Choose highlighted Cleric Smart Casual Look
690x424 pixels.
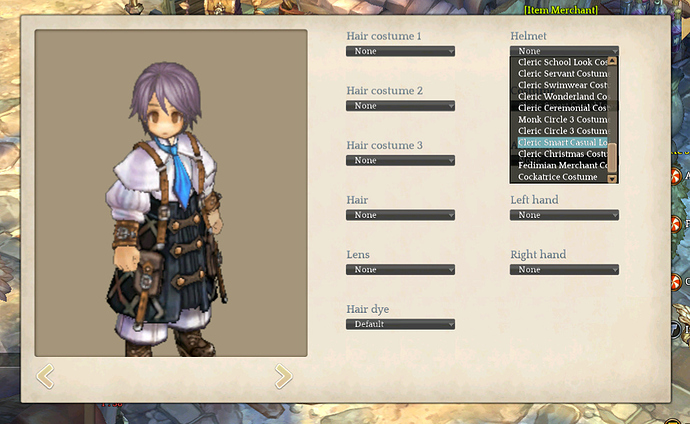click(562, 143)
